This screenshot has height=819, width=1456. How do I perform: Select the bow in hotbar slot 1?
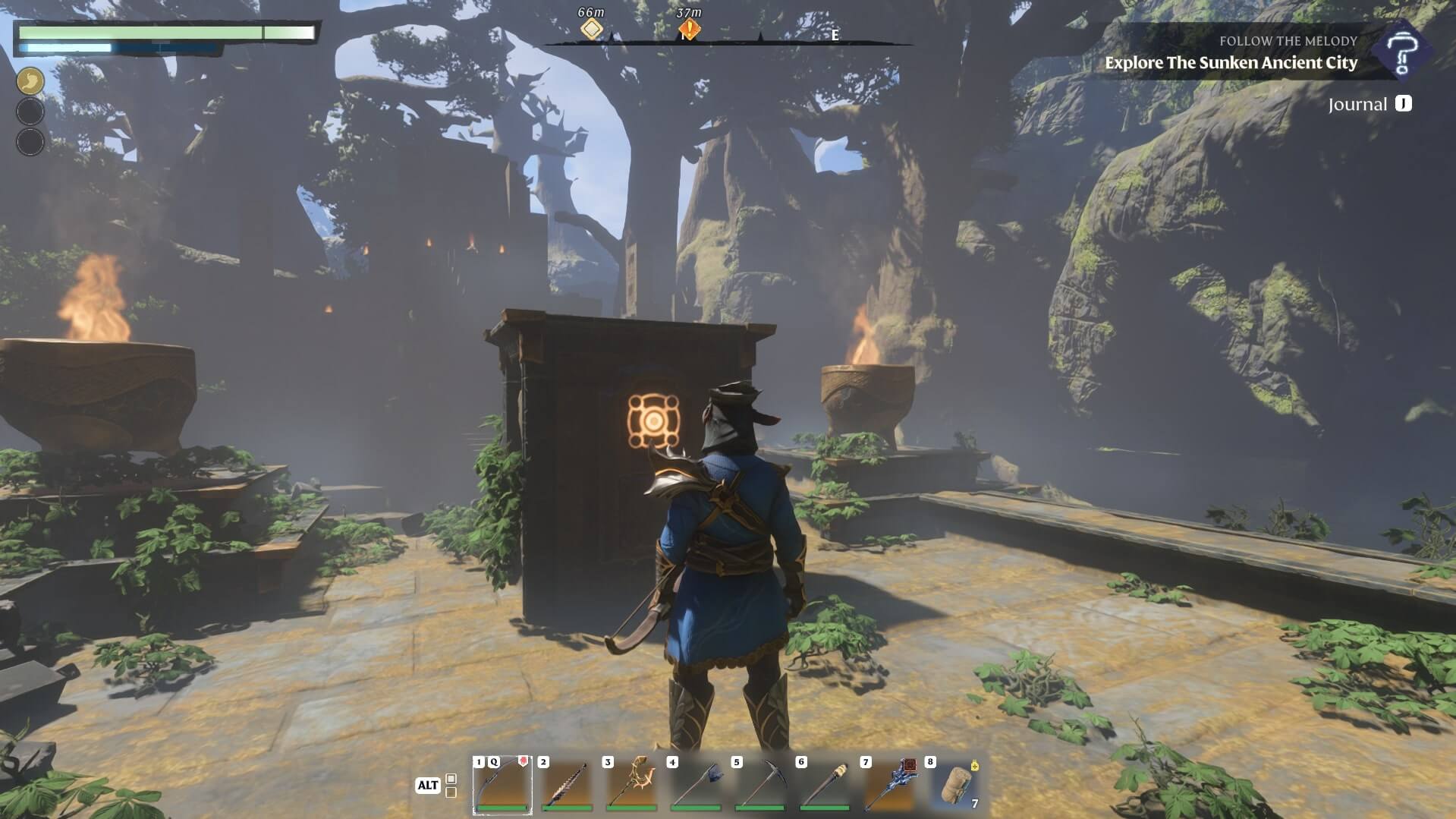pos(502,784)
